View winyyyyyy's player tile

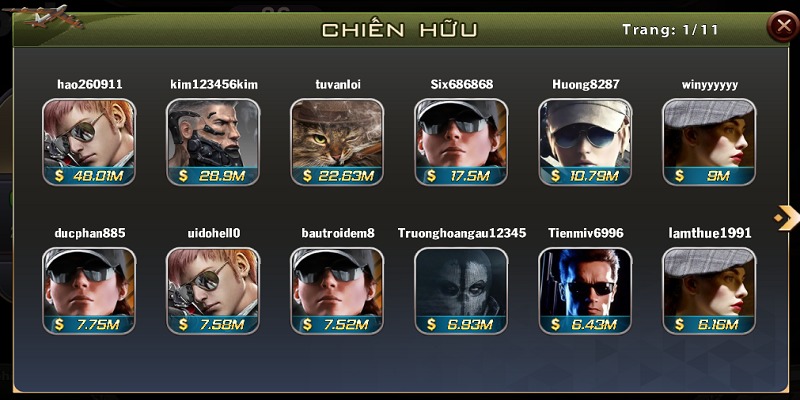click(x=709, y=141)
